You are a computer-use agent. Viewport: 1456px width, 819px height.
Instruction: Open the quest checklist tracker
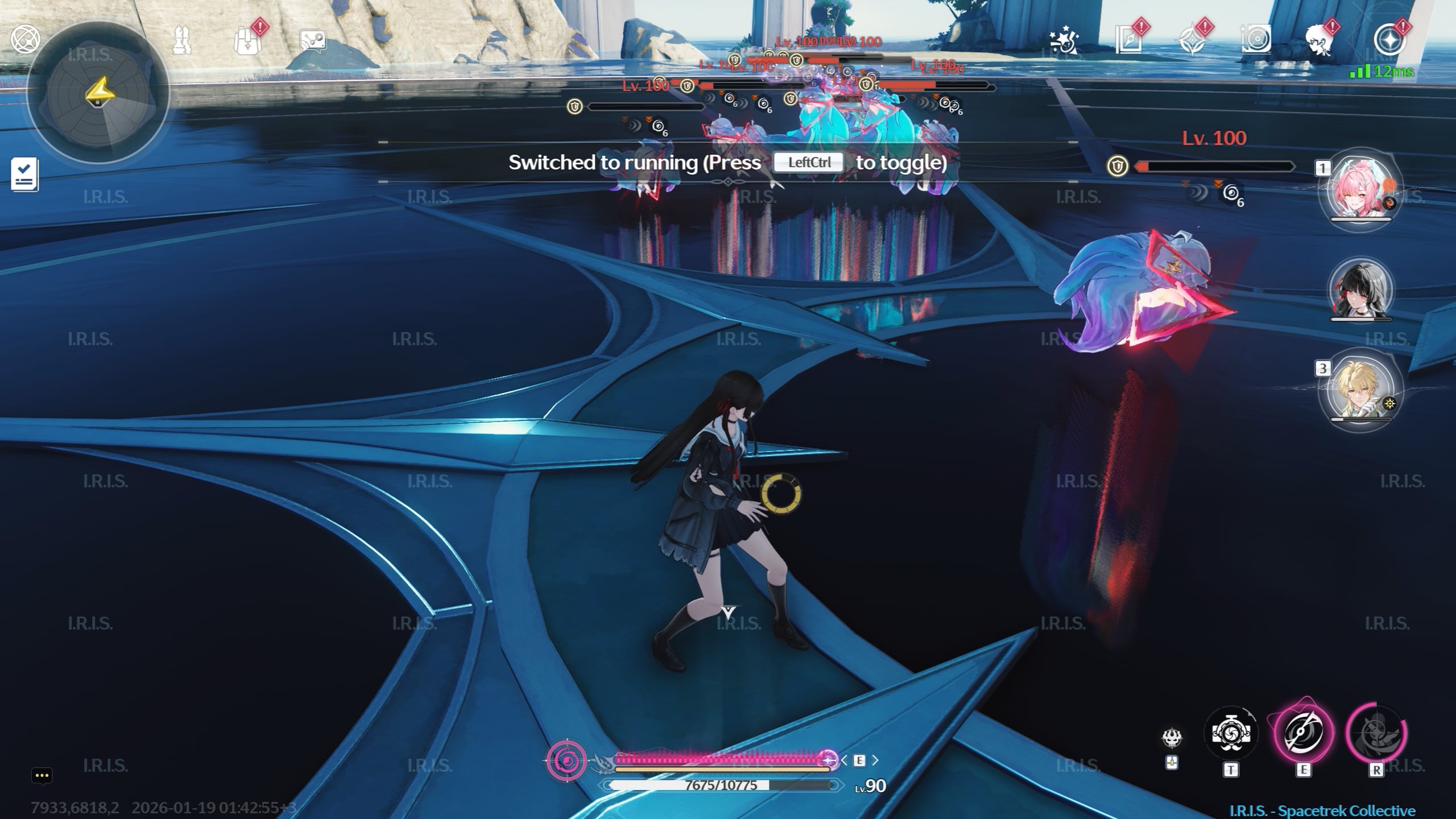25,174
